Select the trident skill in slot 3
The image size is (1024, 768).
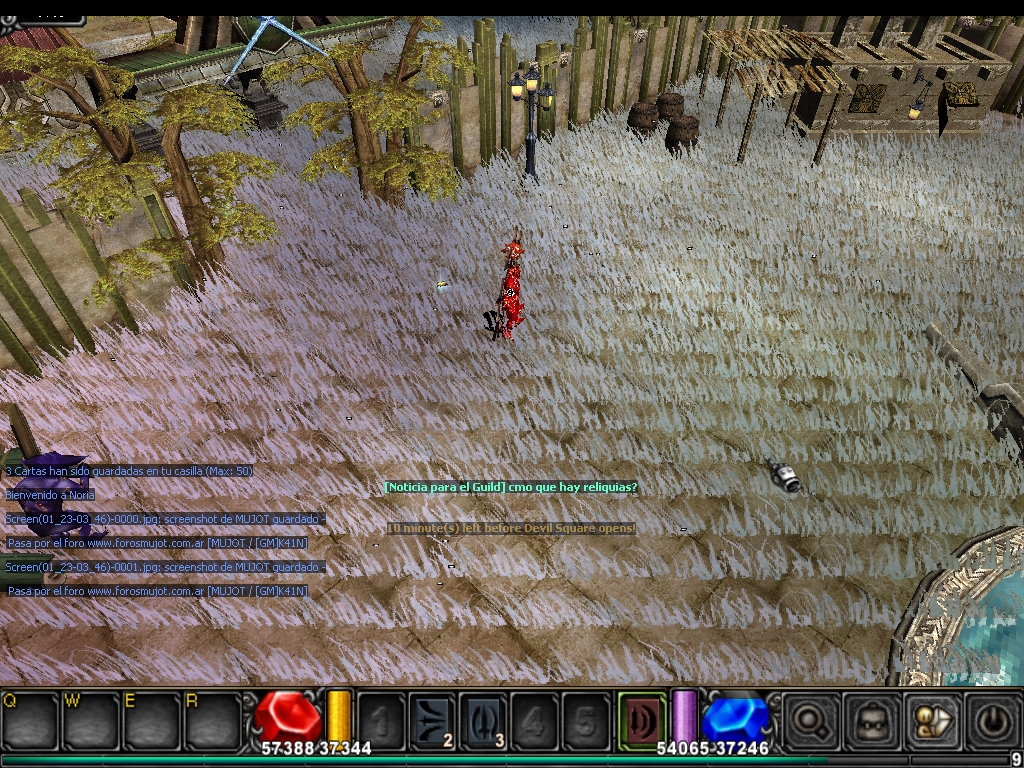click(x=484, y=720)
